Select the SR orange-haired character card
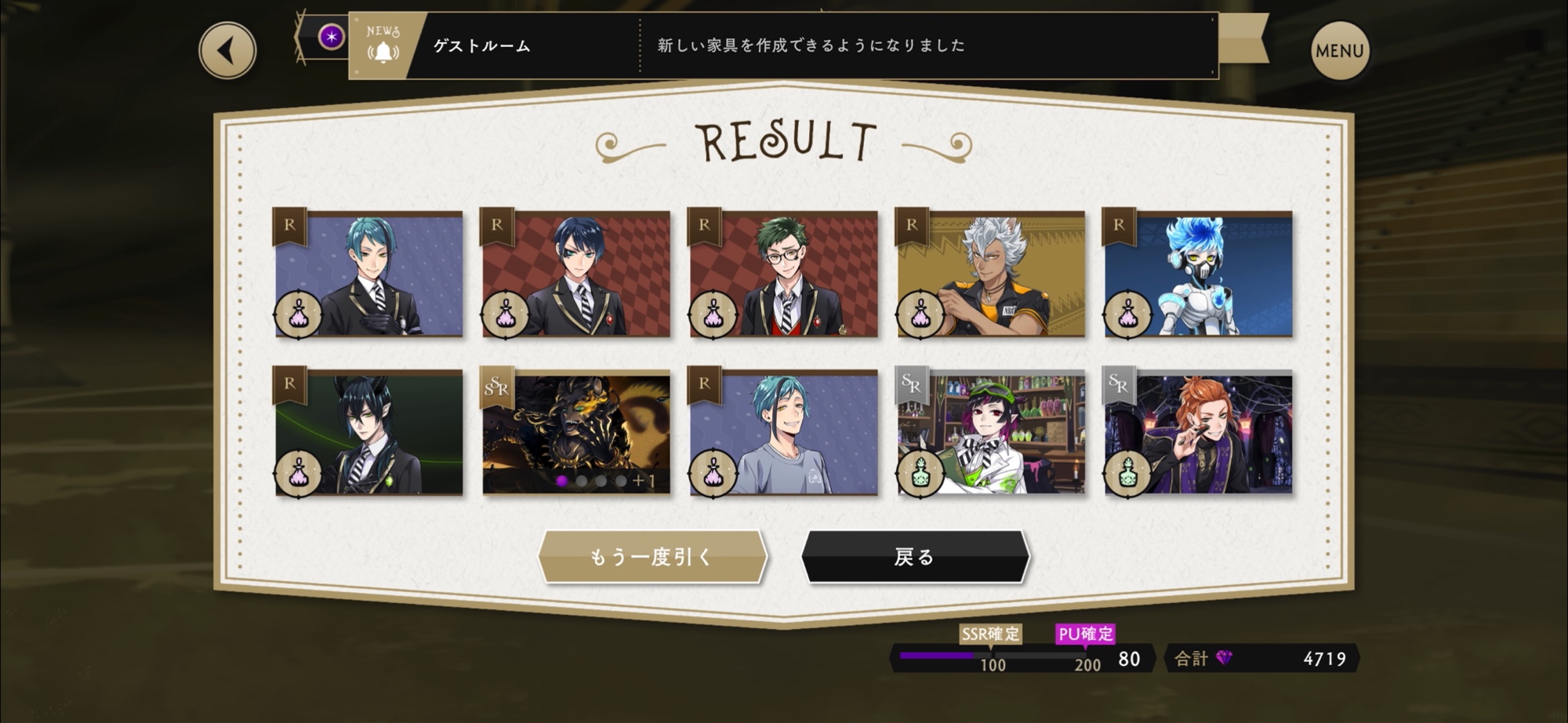Image resolution: width=1568 pixels, height=723 pixels. (1198, 433)
